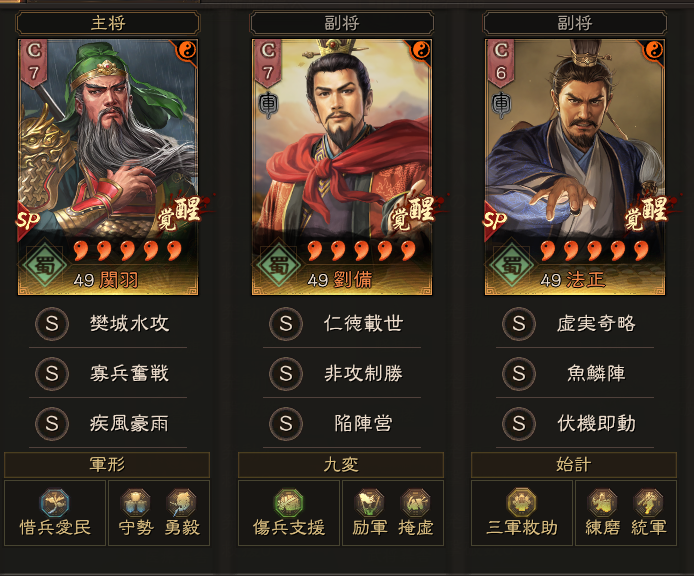Select the 劉備 general card
The height and width of the screenshot is (576, 694).
[341, 167]
